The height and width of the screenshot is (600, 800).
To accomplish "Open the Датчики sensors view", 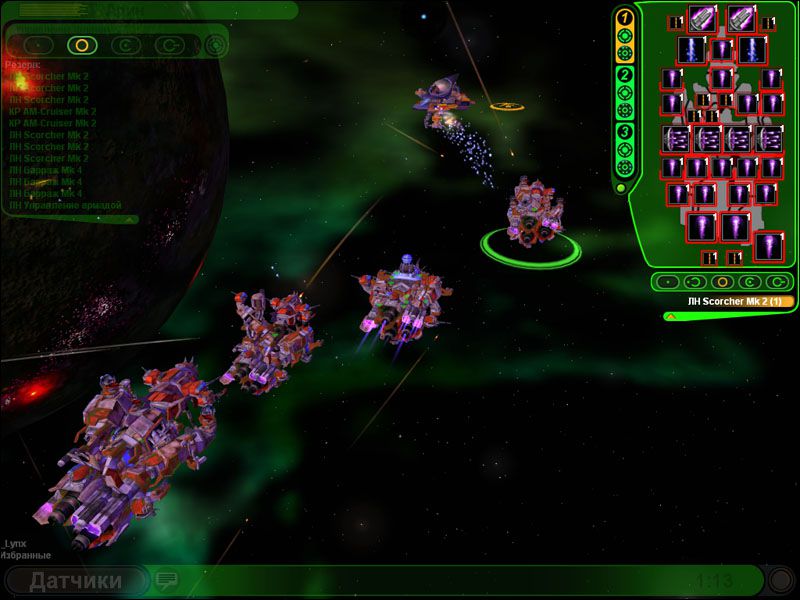I will point(76,581).
